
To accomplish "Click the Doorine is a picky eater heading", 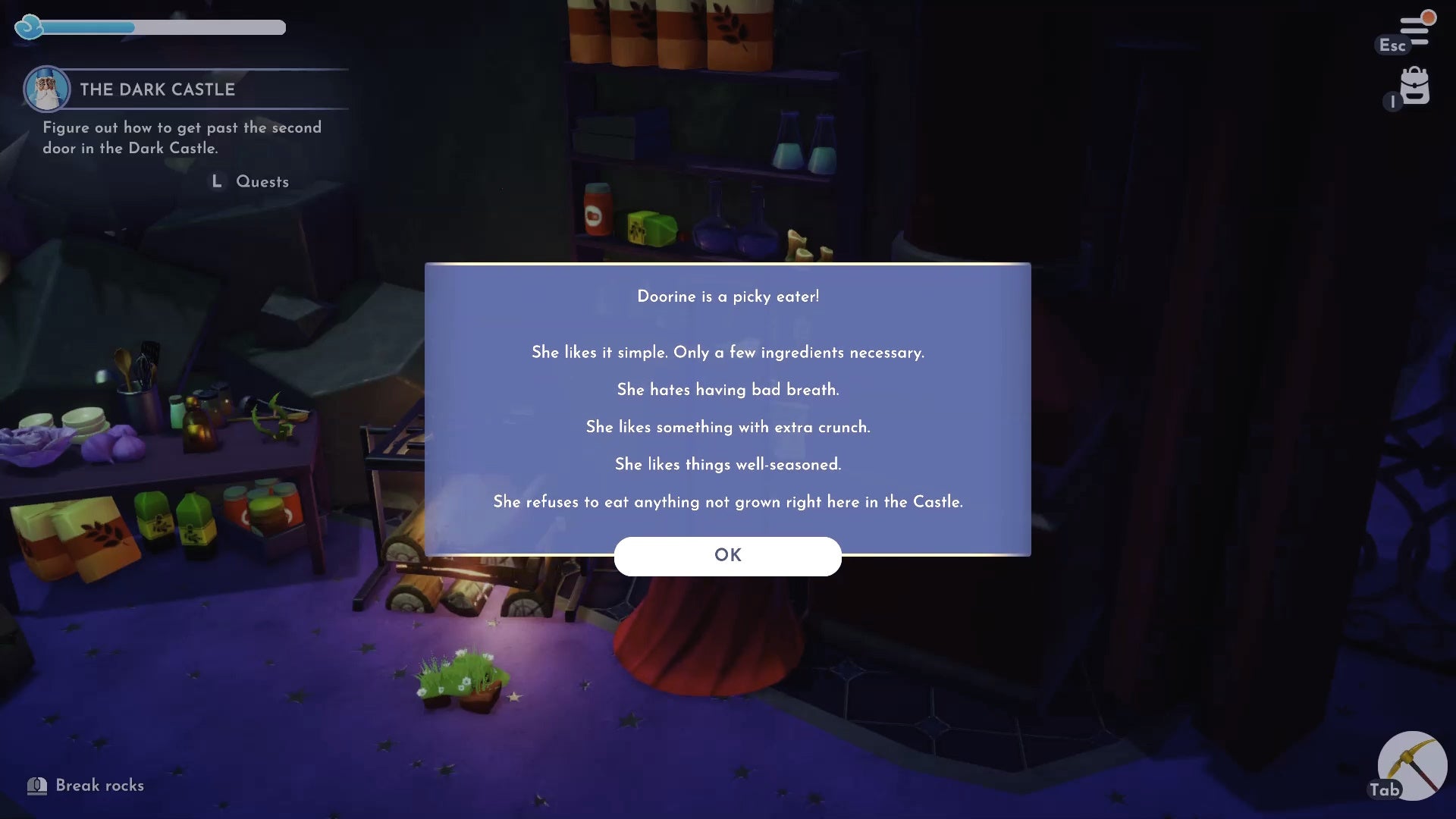I will pyautogui.click(x=727, y=297).
